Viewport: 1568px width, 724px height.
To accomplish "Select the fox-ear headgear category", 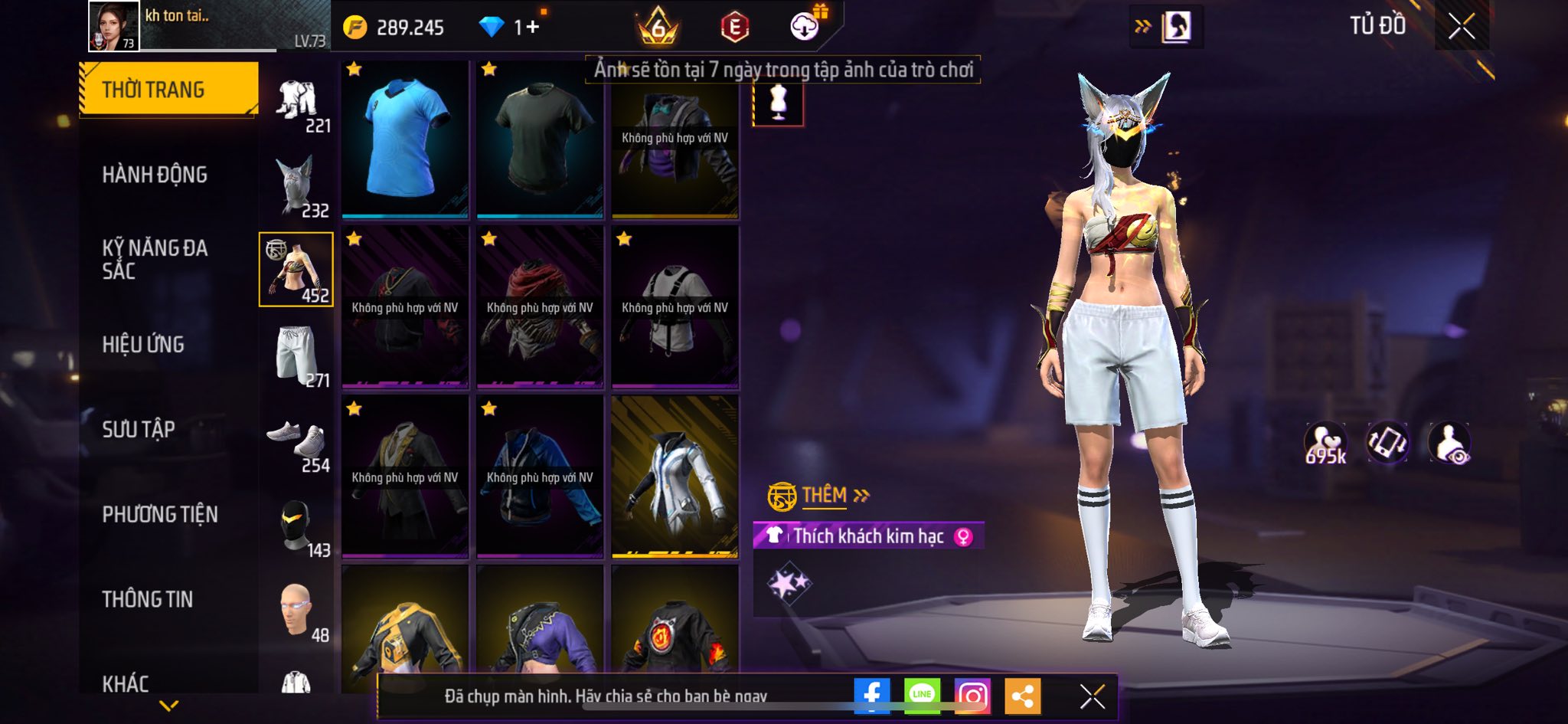I will 297,186.
